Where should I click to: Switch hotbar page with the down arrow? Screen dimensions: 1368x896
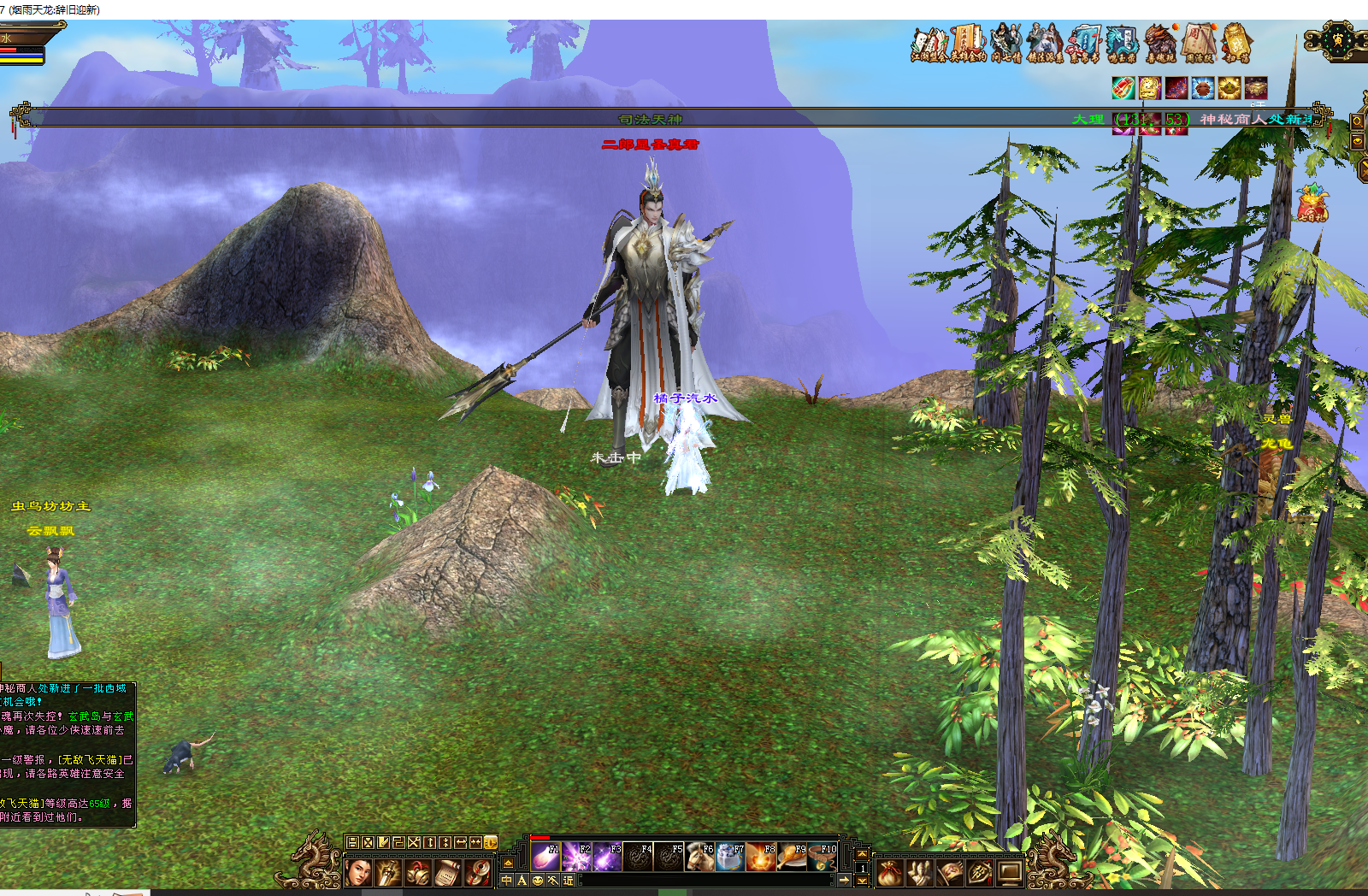click(862, 880)
